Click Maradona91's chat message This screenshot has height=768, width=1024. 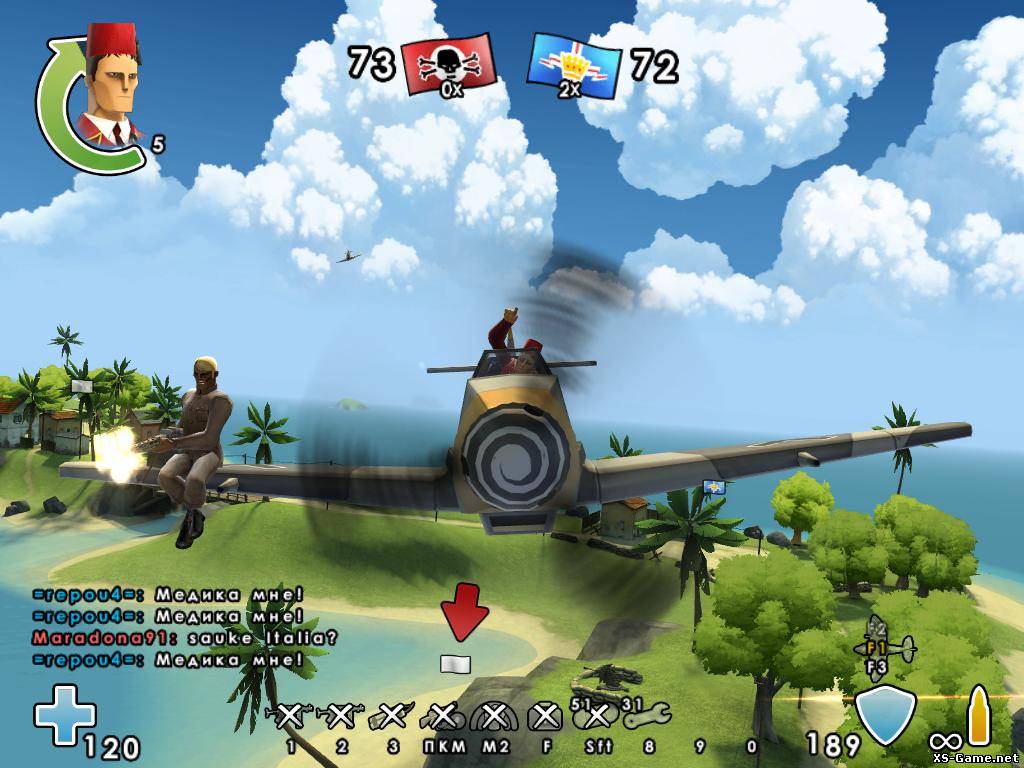point(185,636)
